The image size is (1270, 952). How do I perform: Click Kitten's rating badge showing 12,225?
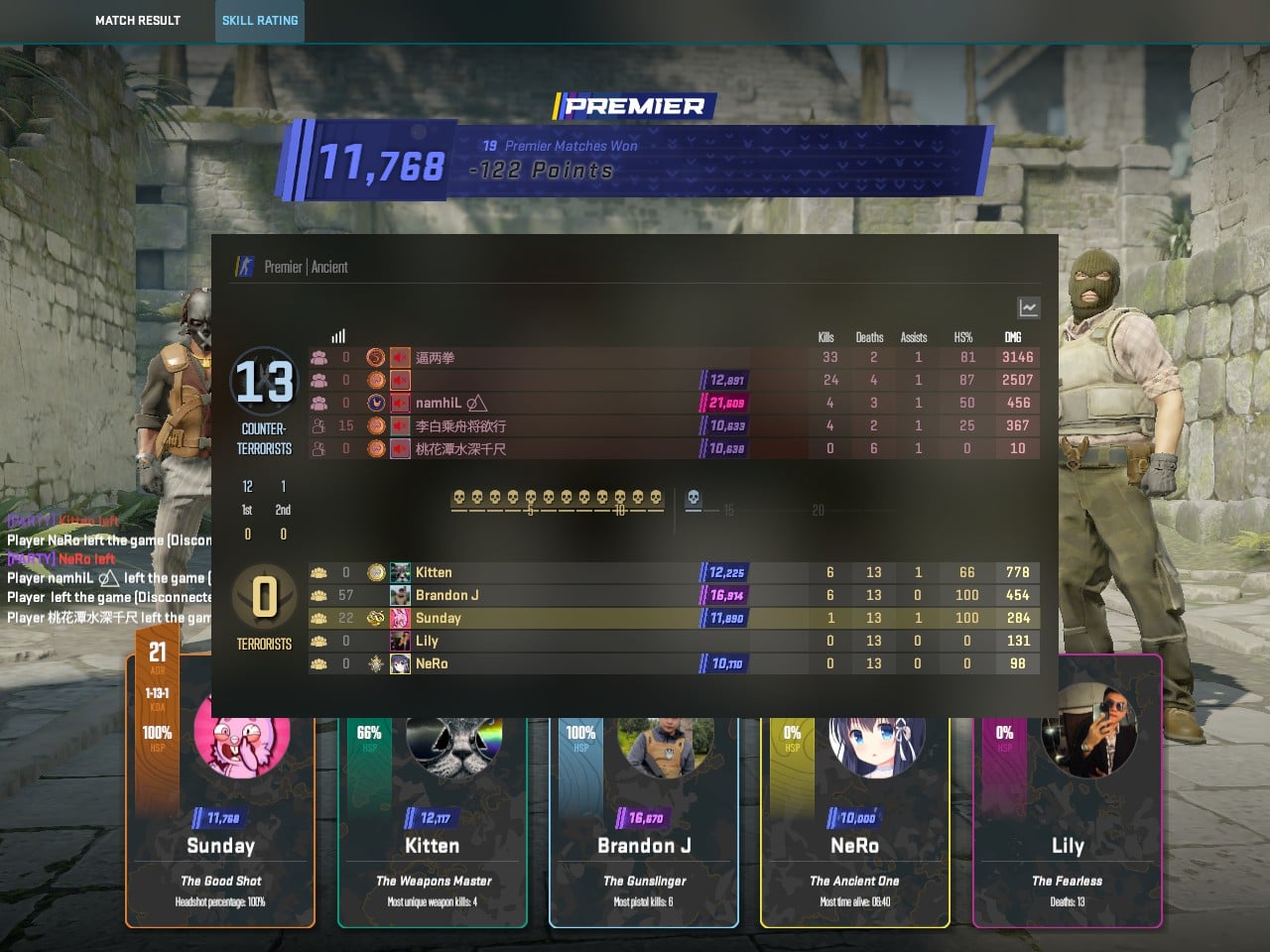pos(722,572)
